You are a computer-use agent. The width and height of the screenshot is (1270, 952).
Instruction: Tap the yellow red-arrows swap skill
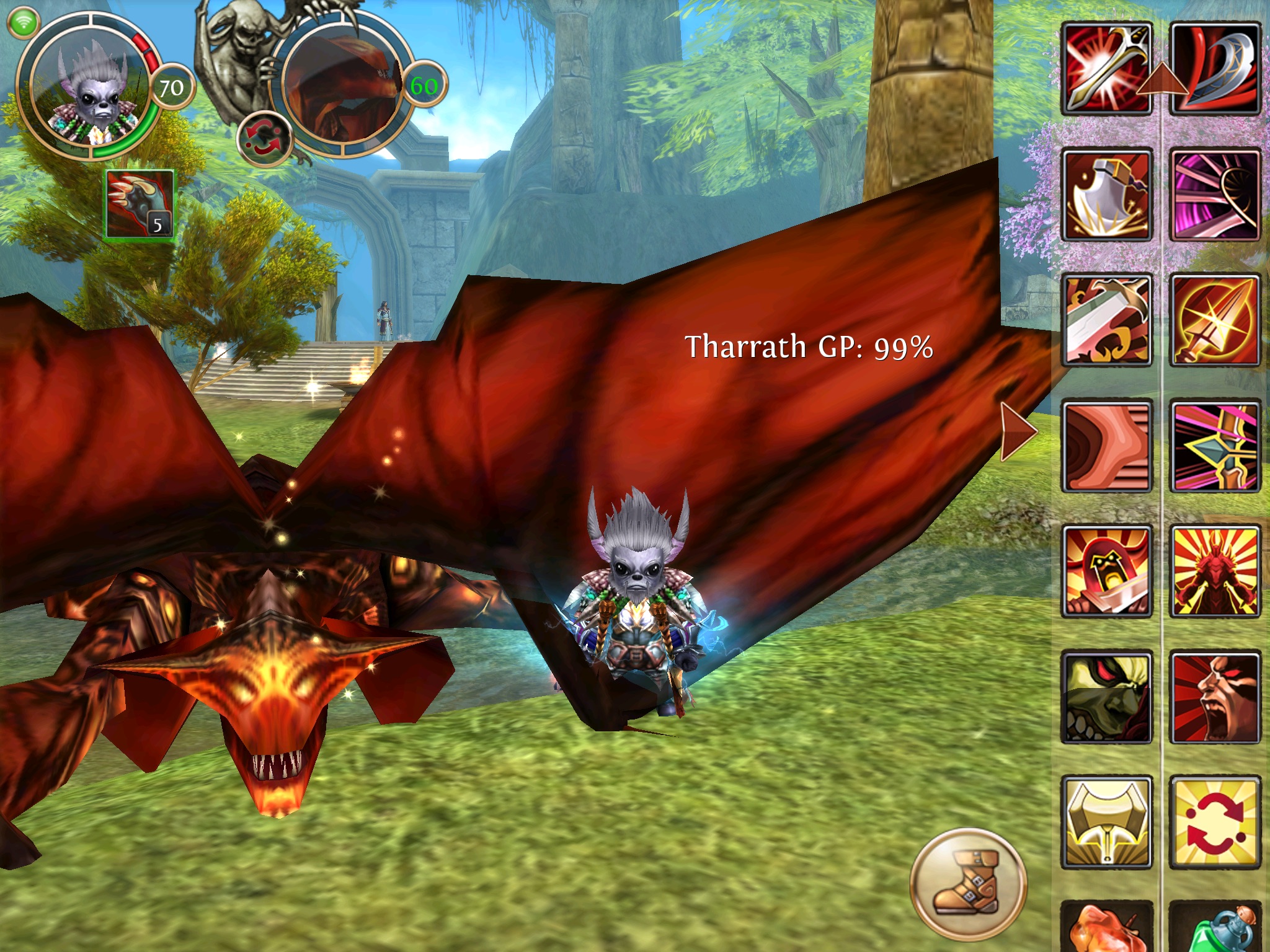coord(1215,822)
